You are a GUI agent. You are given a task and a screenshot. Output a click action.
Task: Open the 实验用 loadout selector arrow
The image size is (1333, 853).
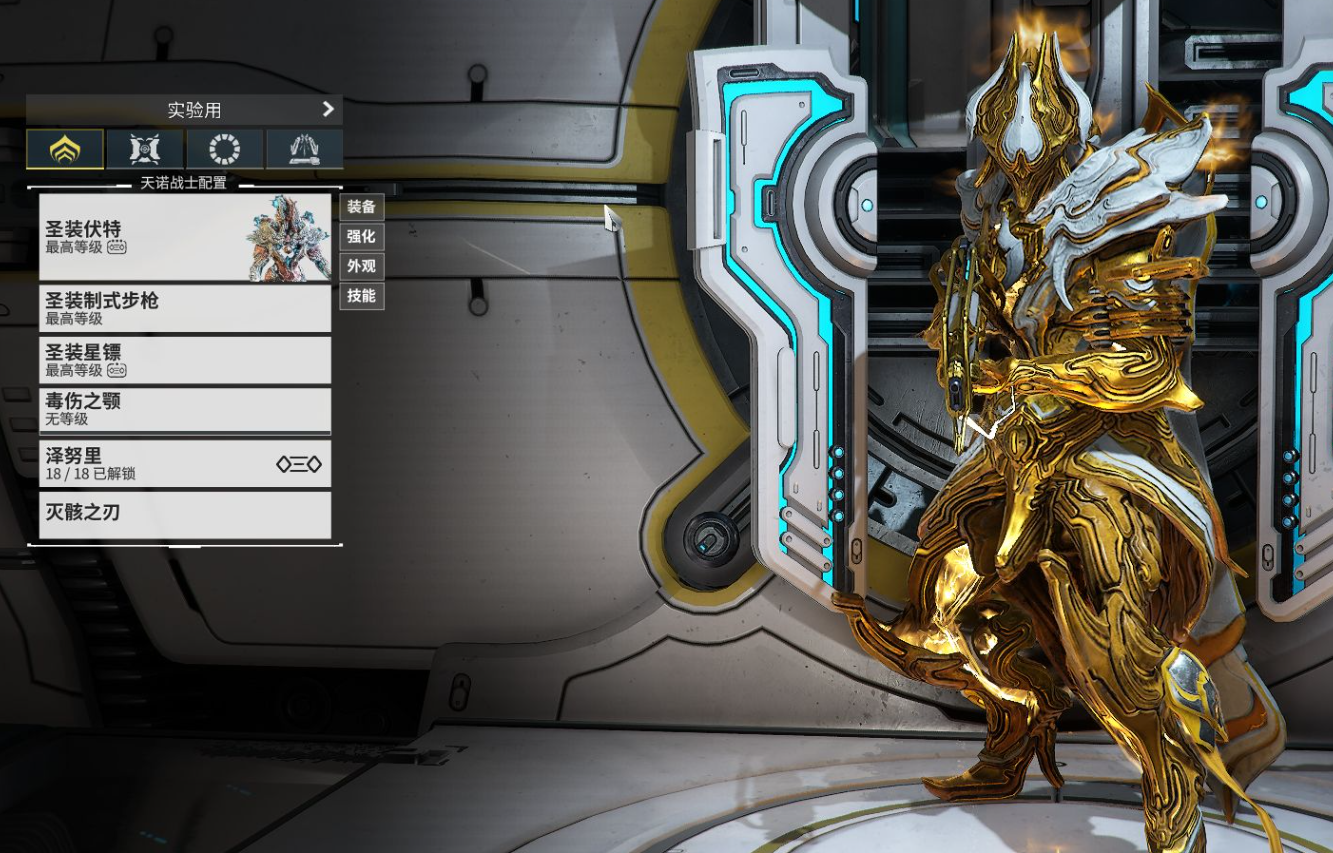(x=328, y=109)
